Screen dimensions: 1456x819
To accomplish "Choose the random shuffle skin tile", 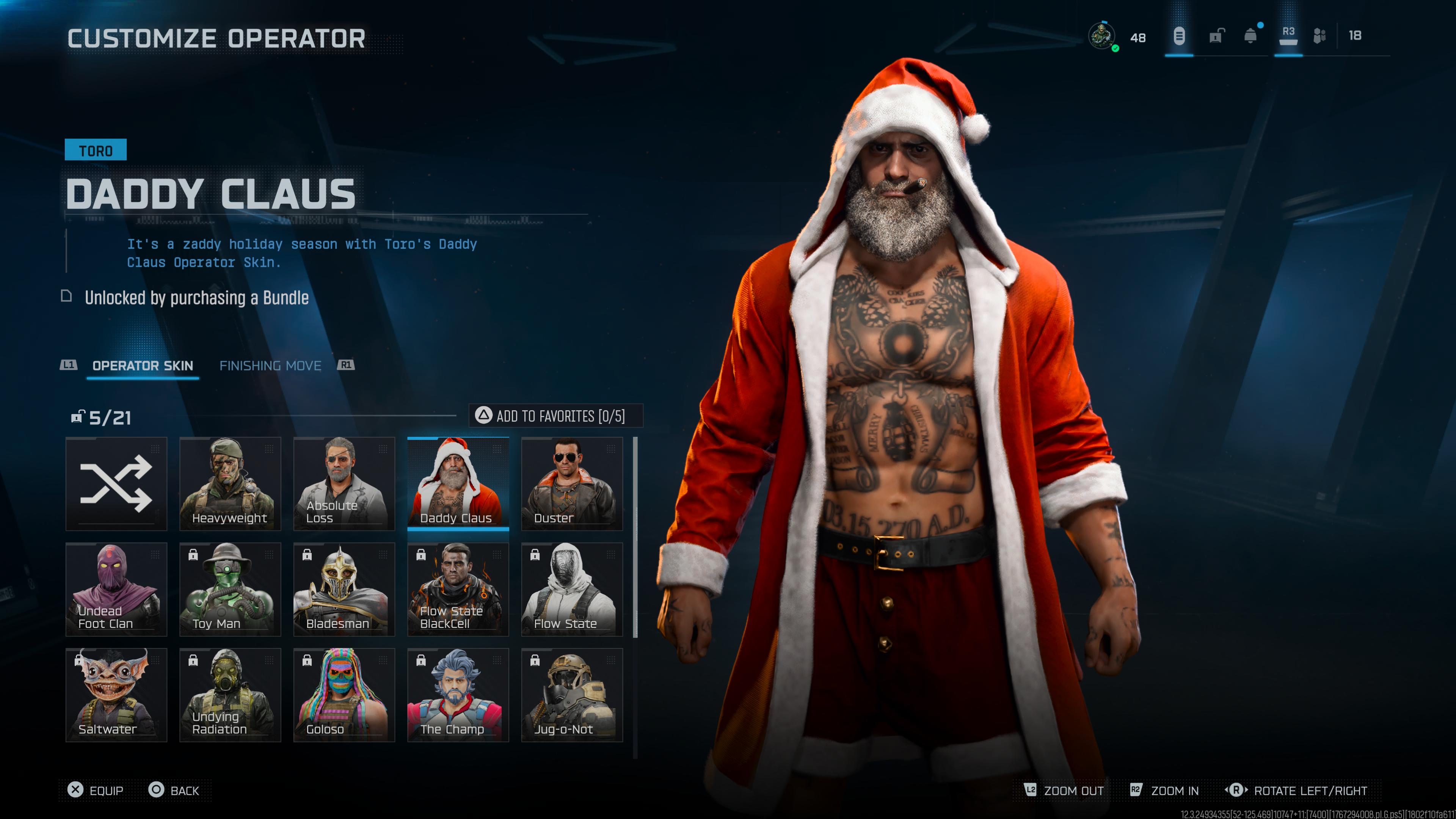I will click(x=116, y=484).
